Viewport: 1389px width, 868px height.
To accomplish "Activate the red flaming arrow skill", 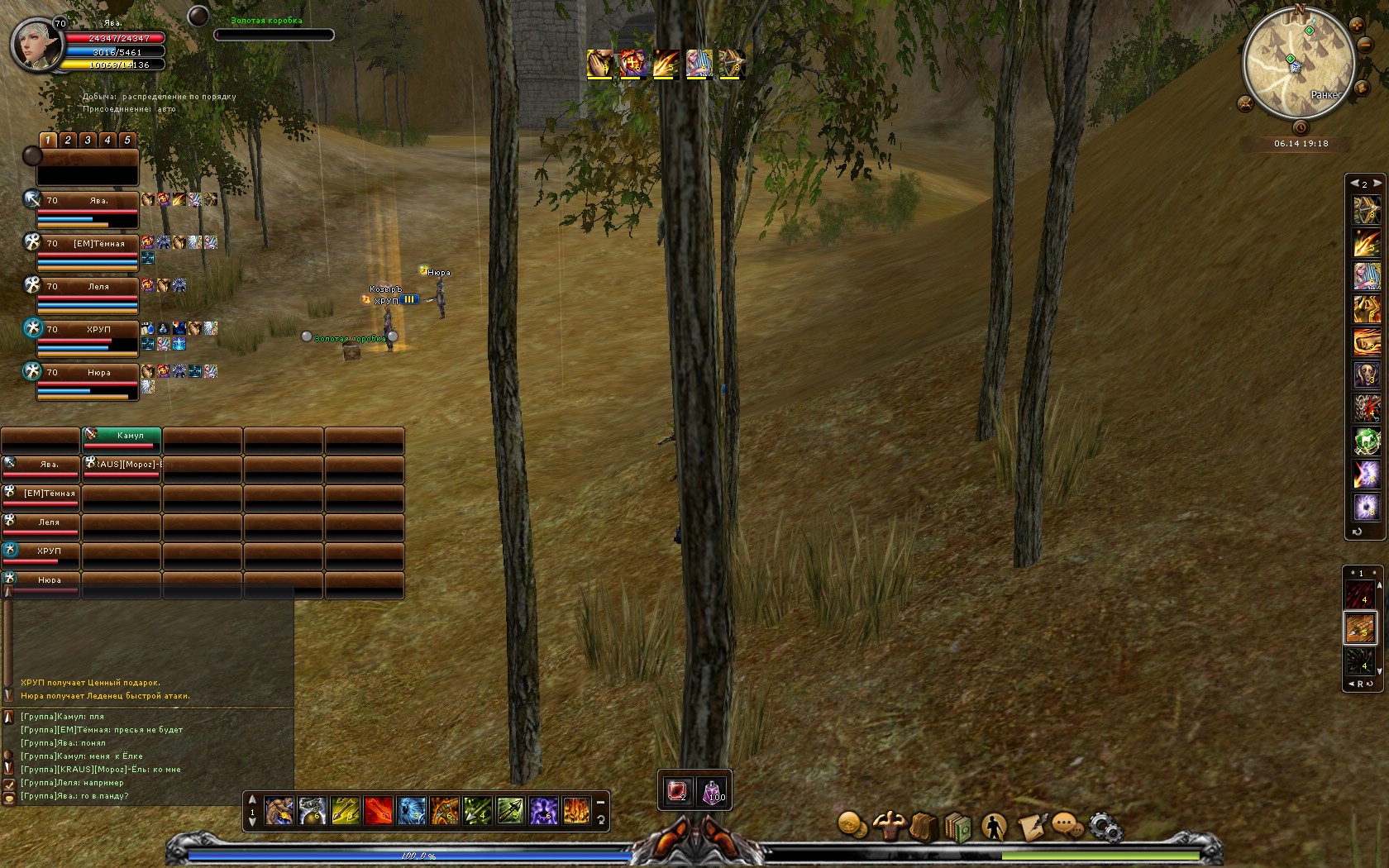I will point(378,811).
